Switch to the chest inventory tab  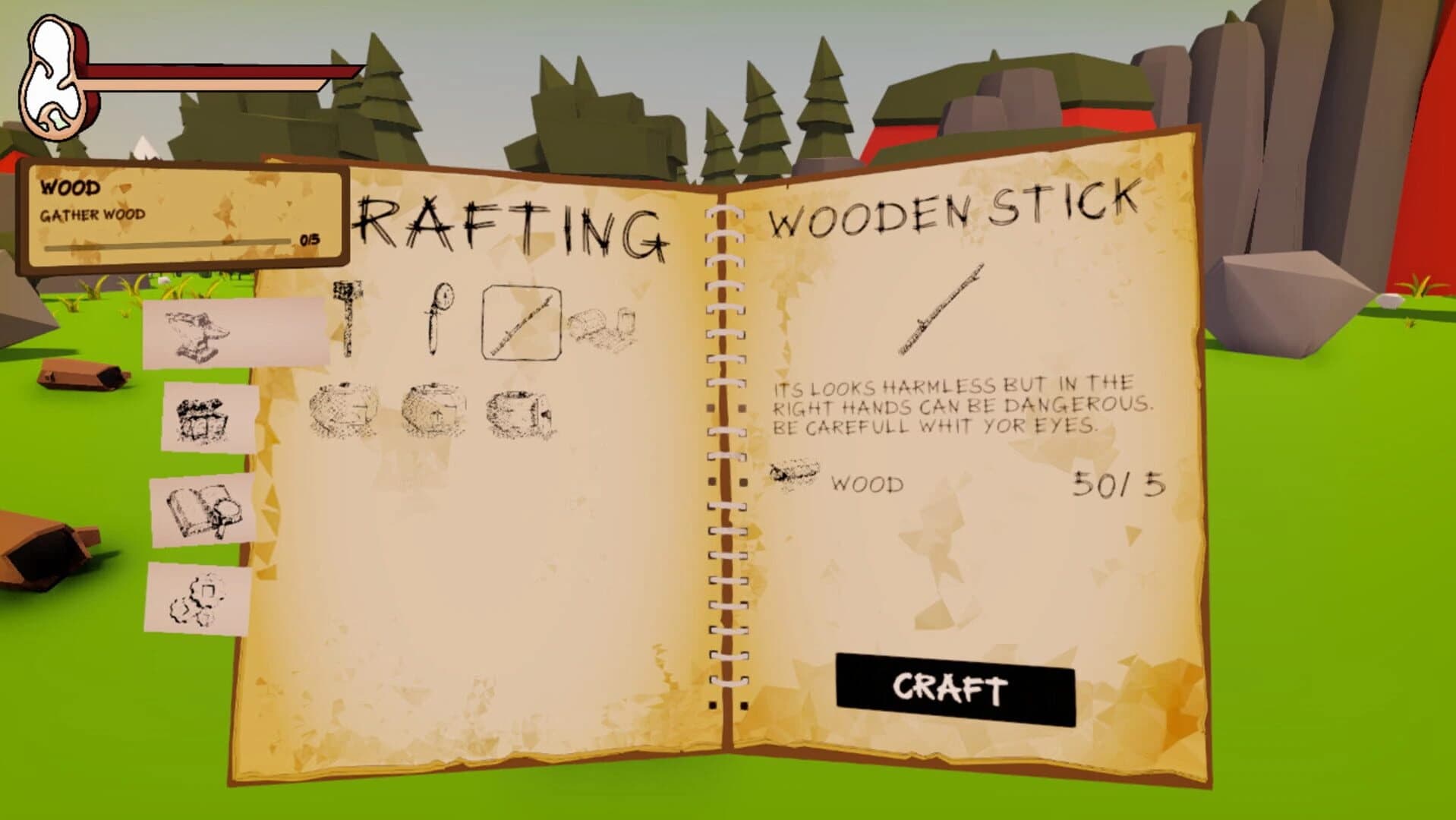[203, 421]
